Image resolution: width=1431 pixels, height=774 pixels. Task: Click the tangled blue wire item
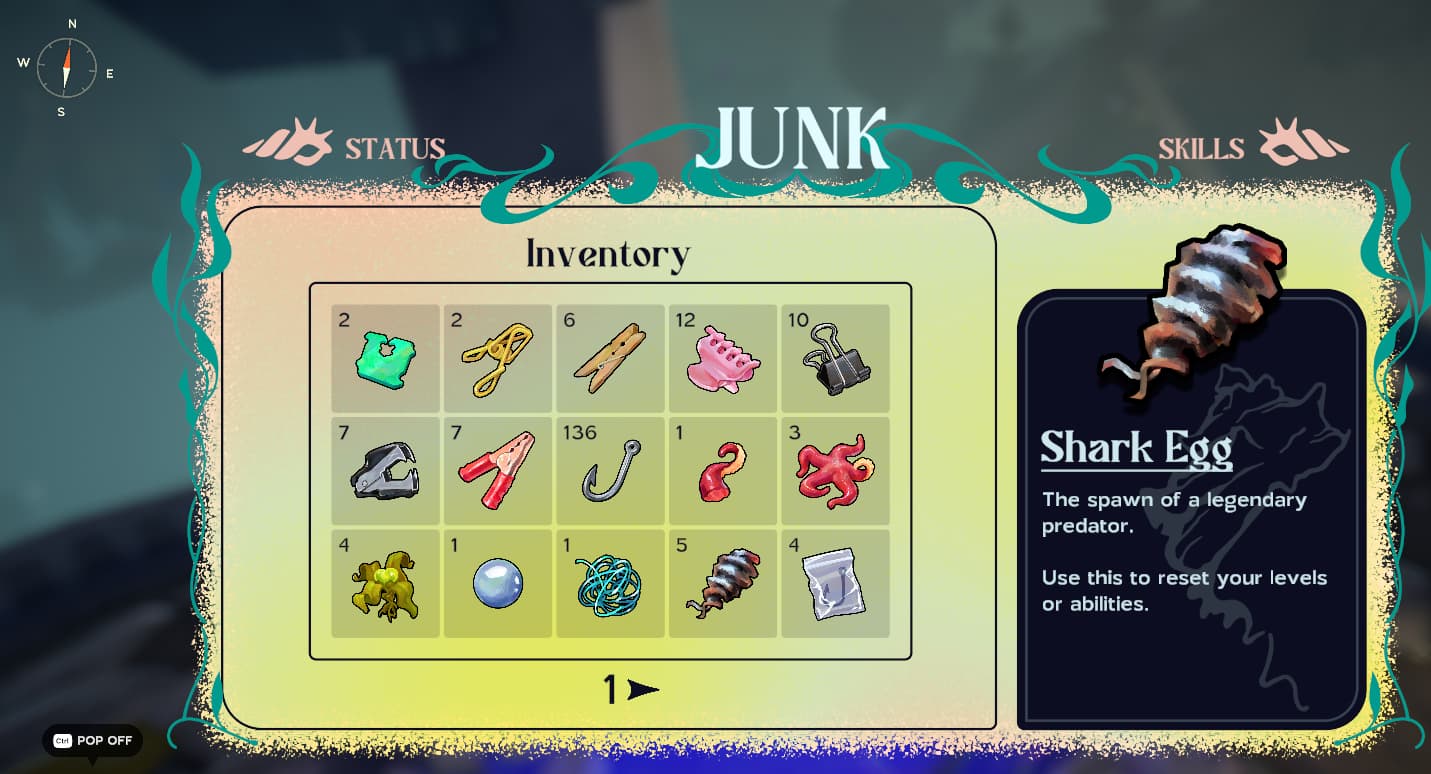610,584
